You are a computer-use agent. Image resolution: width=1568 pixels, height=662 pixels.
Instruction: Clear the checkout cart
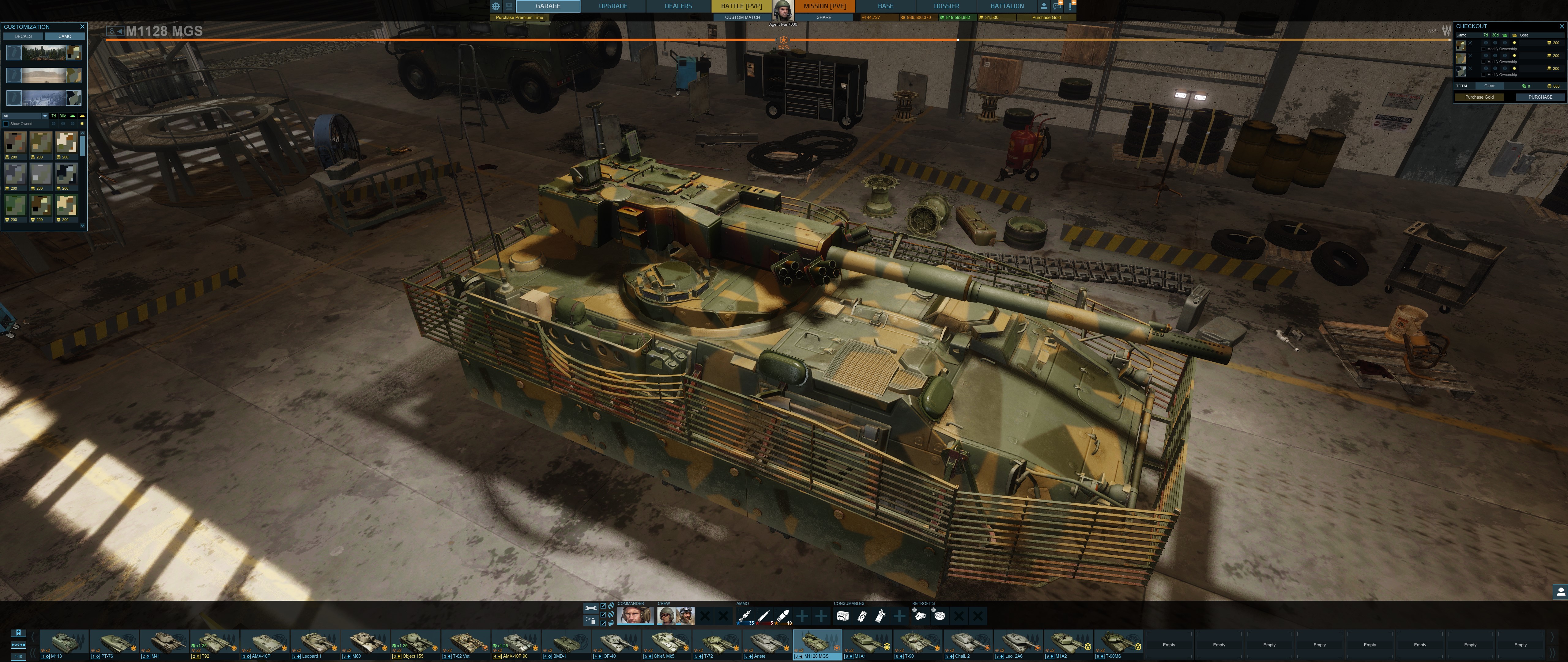click(1489, 86)
